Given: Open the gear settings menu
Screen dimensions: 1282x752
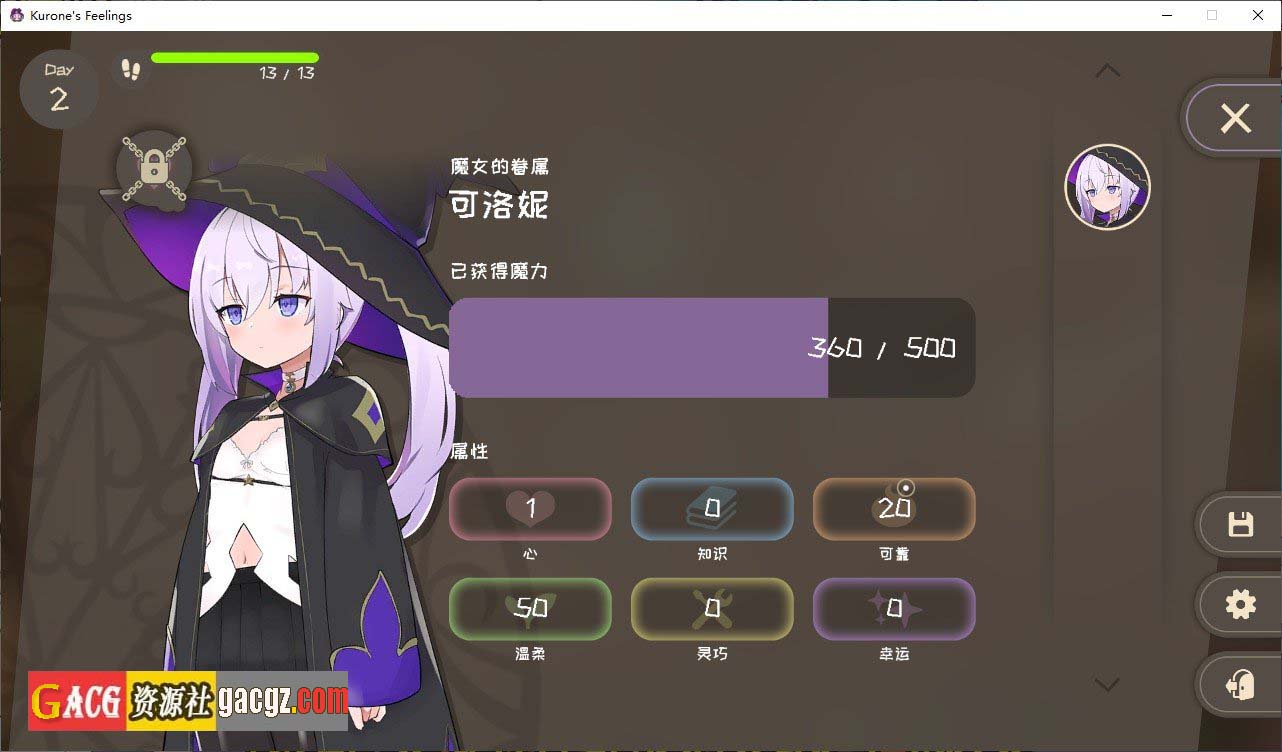Looking at the screenshot, I should click(1240, 604).
